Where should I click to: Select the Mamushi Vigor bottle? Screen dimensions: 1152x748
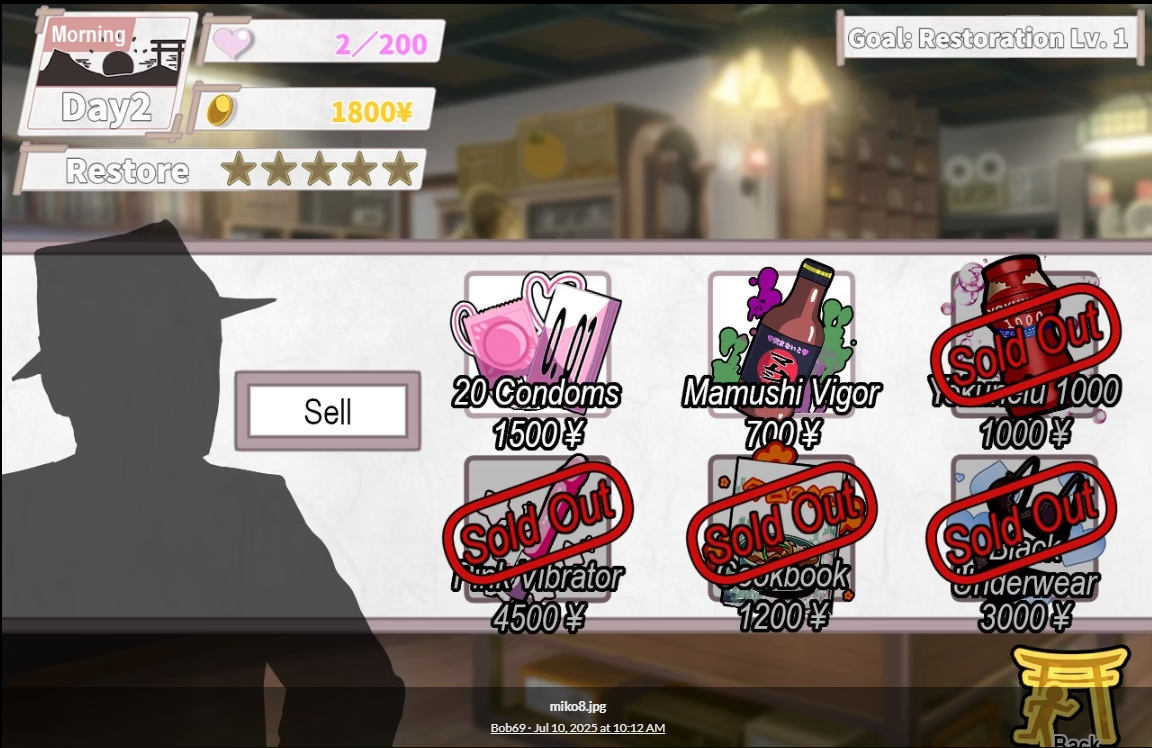coord(781,345)
